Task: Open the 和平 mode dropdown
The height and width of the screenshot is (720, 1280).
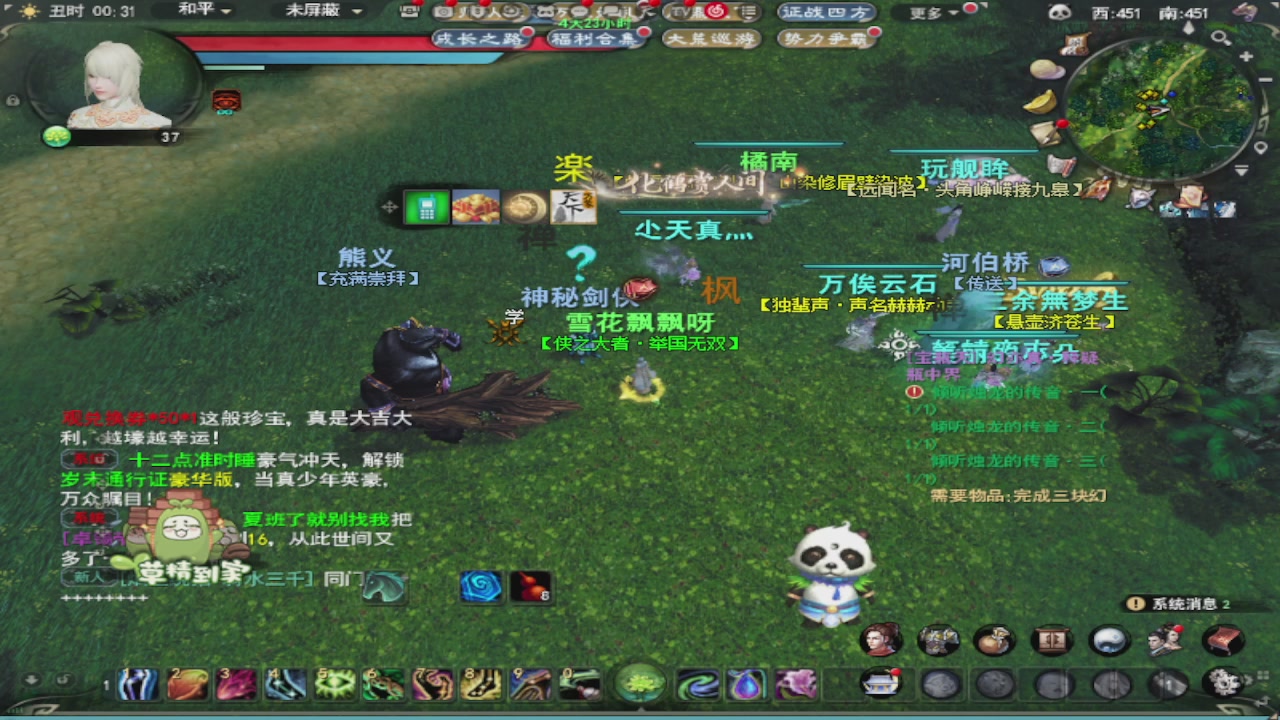Action: point(200,12)
